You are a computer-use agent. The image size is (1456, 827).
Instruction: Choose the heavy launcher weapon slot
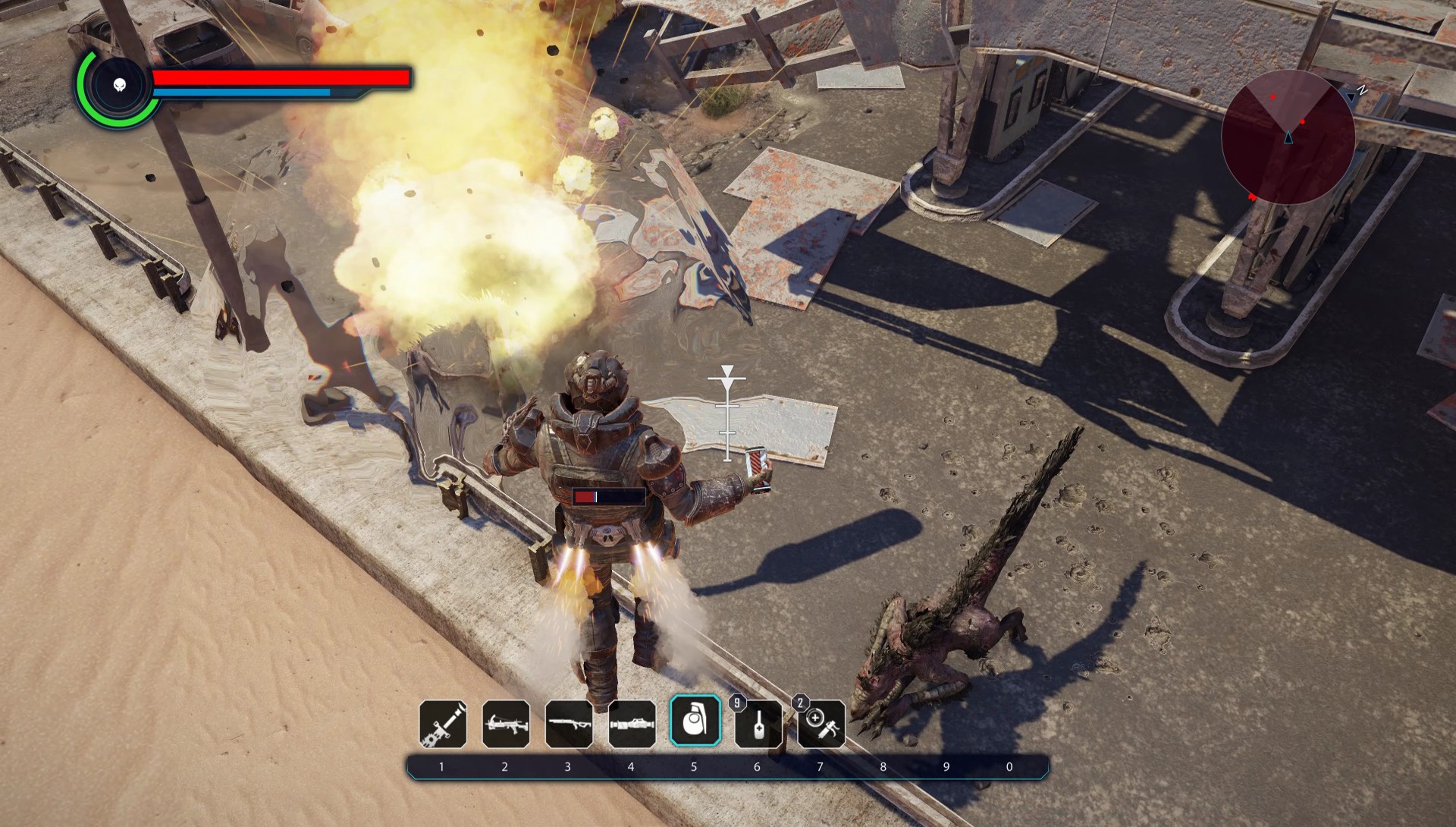click(632, 723)
